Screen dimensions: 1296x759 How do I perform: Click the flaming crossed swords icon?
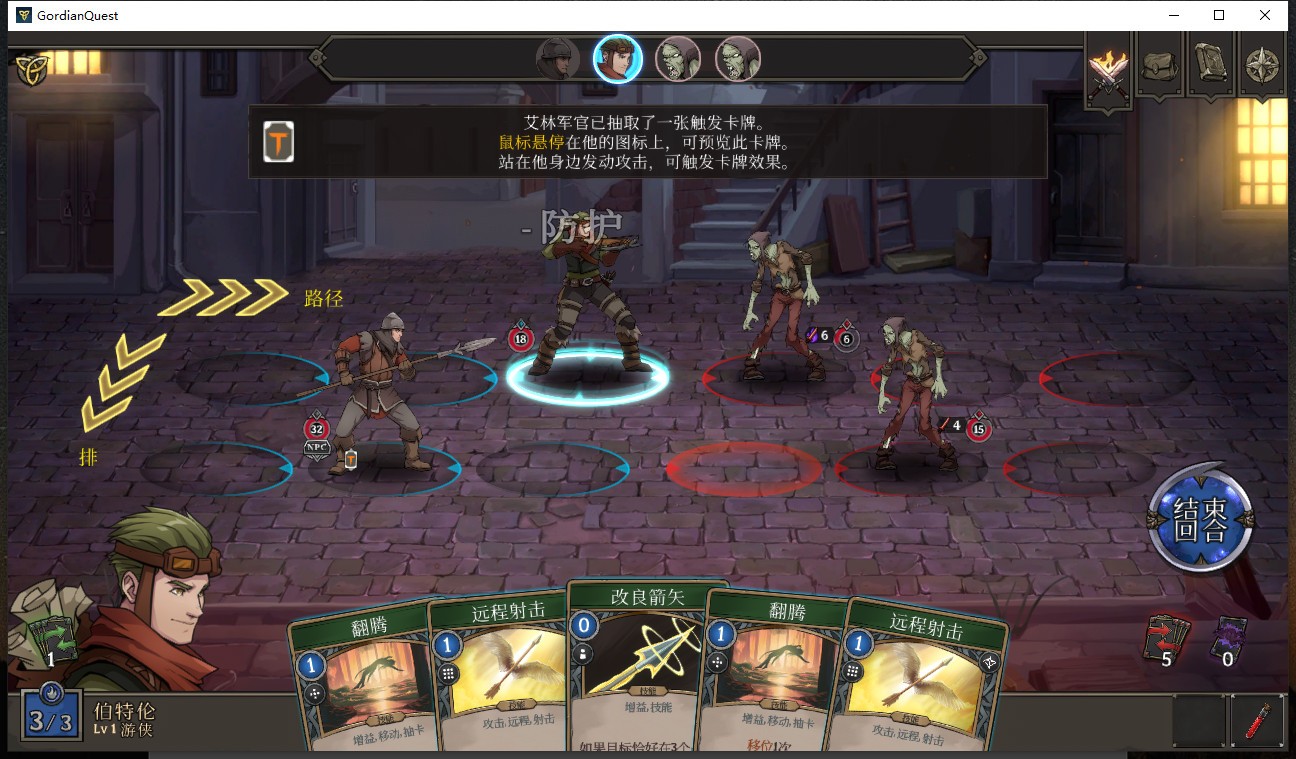[x=1108, y=68]
